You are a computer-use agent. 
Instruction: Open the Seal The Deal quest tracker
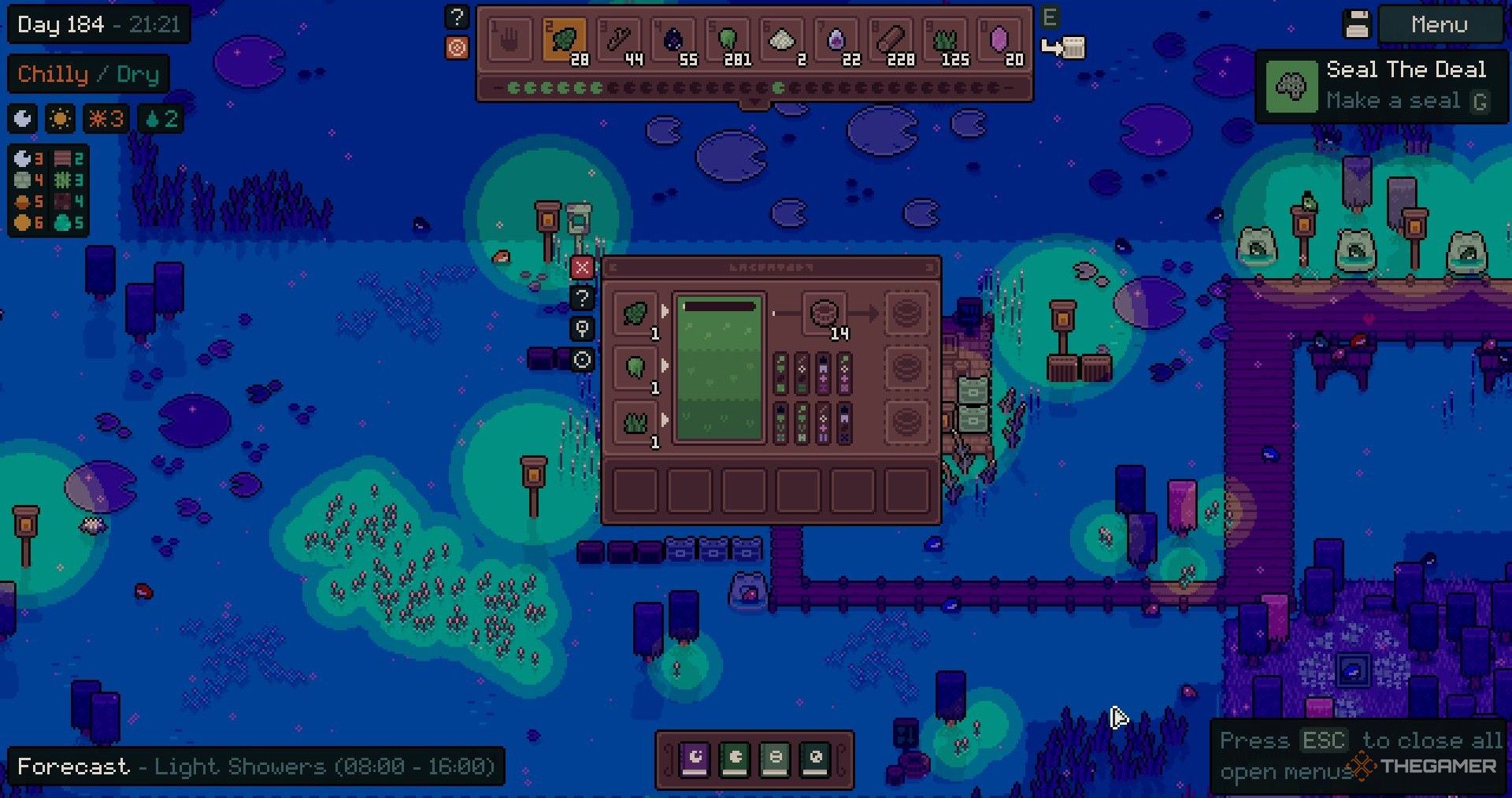pos(1381,86)
